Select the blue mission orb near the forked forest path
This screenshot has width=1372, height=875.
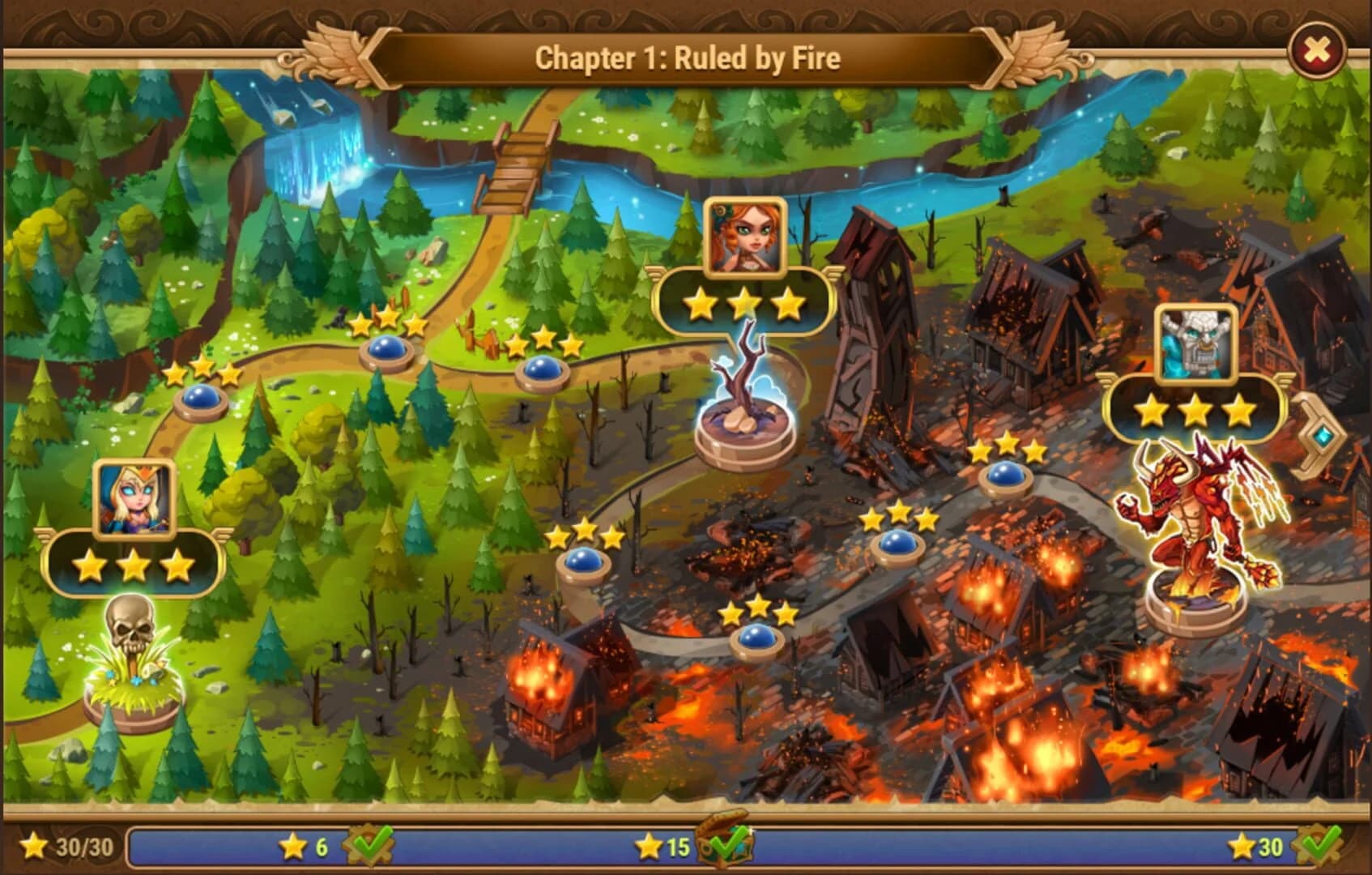click(389, 354)
